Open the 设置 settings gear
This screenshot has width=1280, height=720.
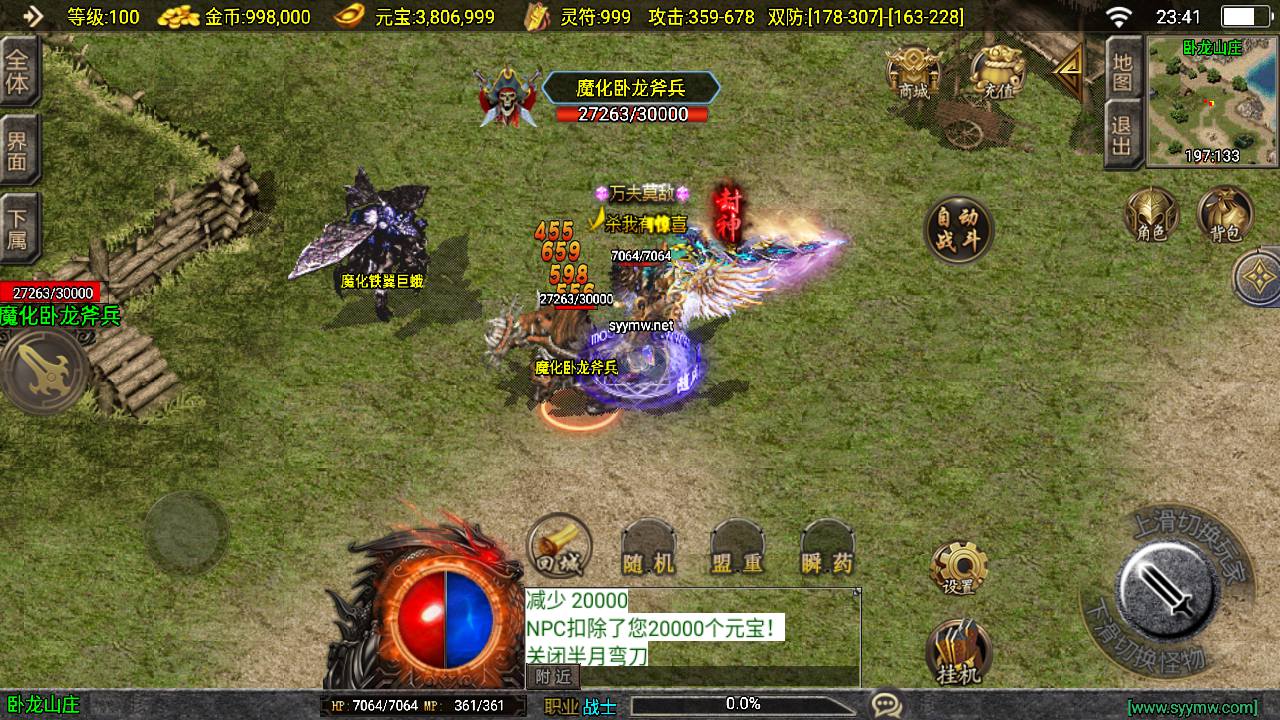click(x=959, y=569)
